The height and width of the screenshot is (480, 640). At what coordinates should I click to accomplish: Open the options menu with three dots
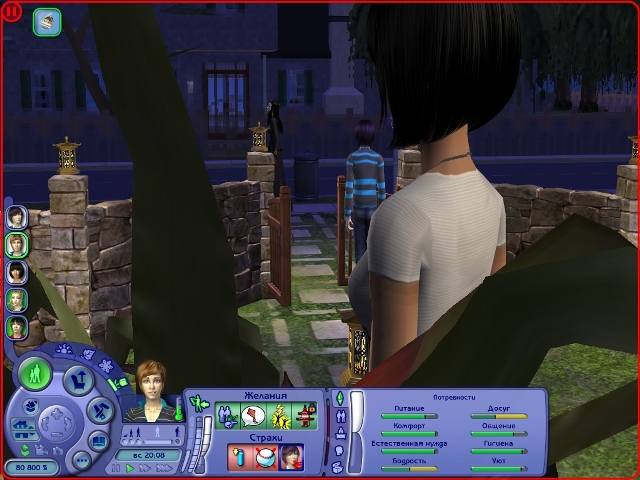84,461
